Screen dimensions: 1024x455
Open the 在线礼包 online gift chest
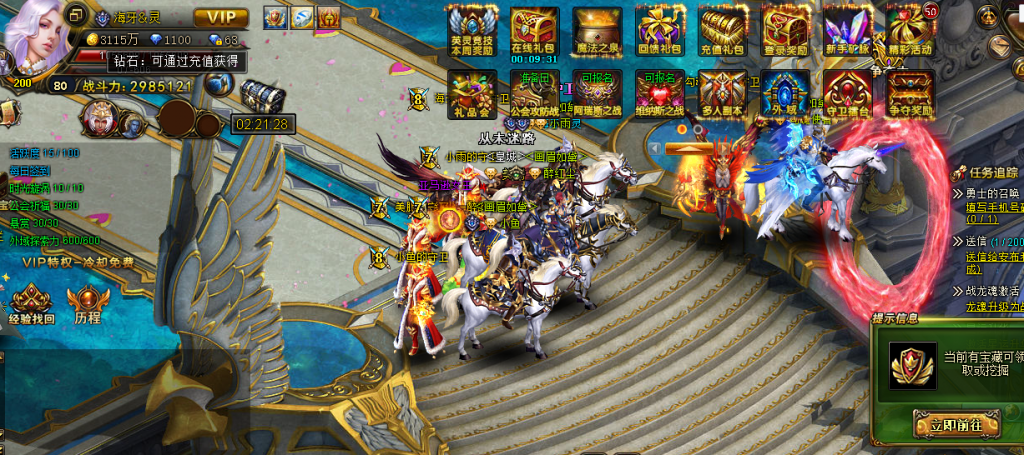[534, 29]
